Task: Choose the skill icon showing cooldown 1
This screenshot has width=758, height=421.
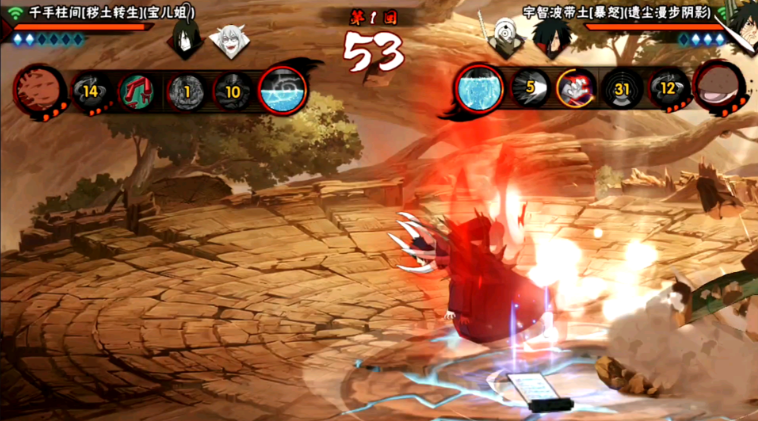Action: (x=185, y=92)
